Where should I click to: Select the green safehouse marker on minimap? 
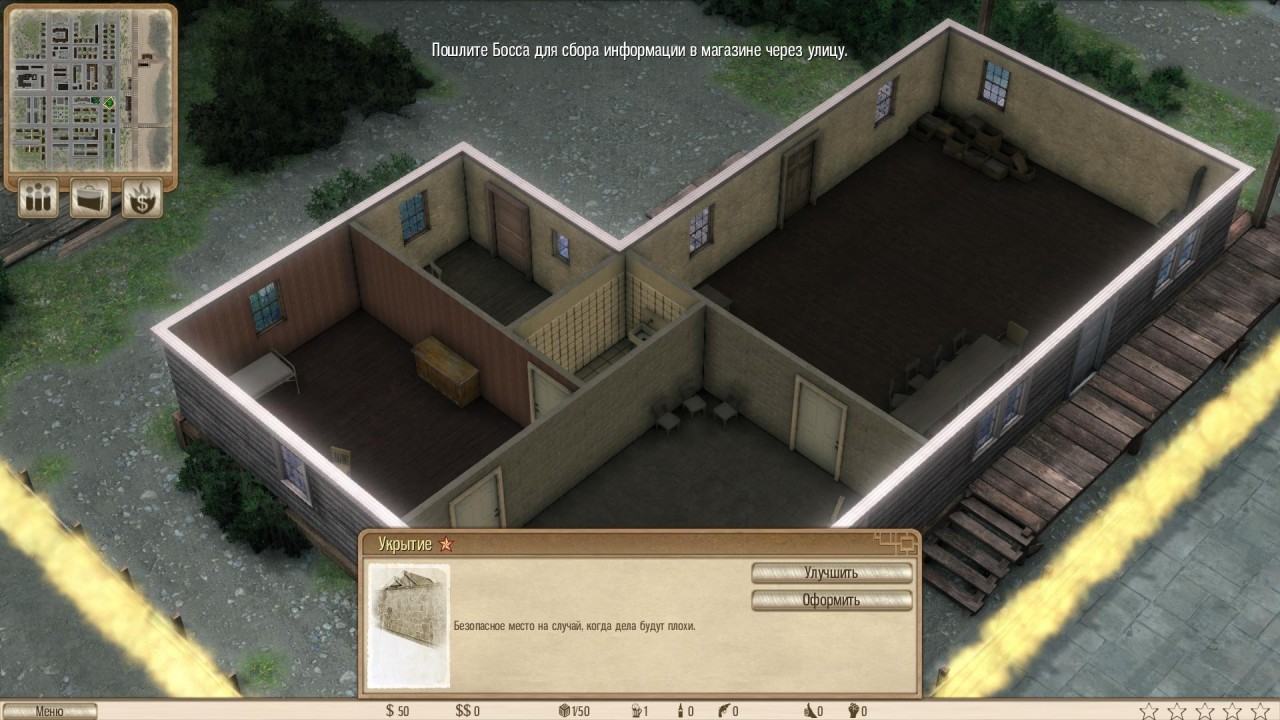coord(108,103)
